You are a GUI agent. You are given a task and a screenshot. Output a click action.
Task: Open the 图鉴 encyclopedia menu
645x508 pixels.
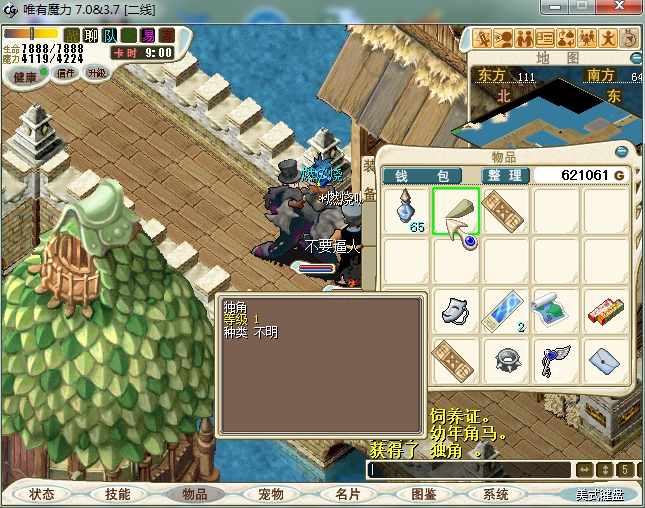pyautogui.click(x=423, y=494)
